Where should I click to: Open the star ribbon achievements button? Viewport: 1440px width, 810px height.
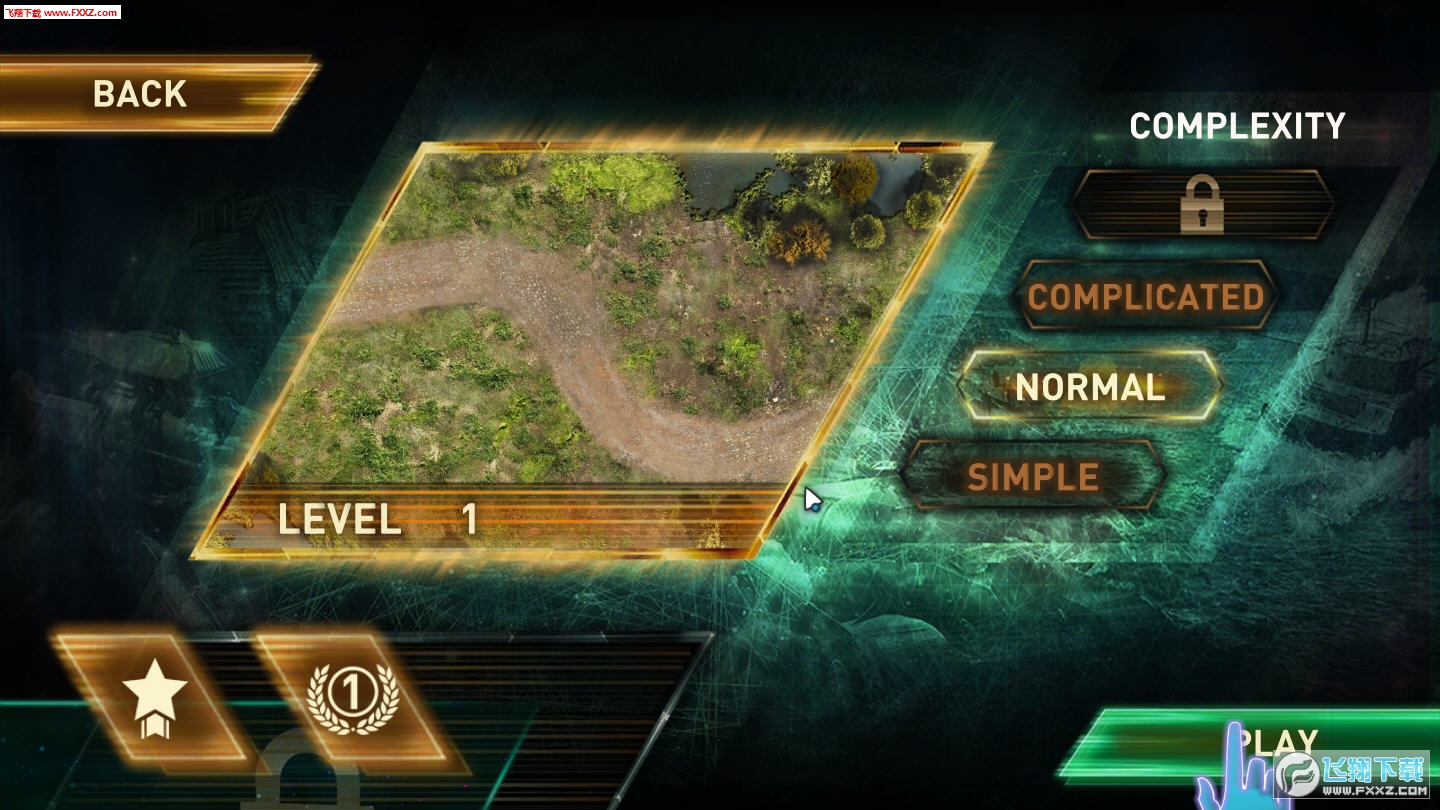pyautogui.click(x=154, y=696)
